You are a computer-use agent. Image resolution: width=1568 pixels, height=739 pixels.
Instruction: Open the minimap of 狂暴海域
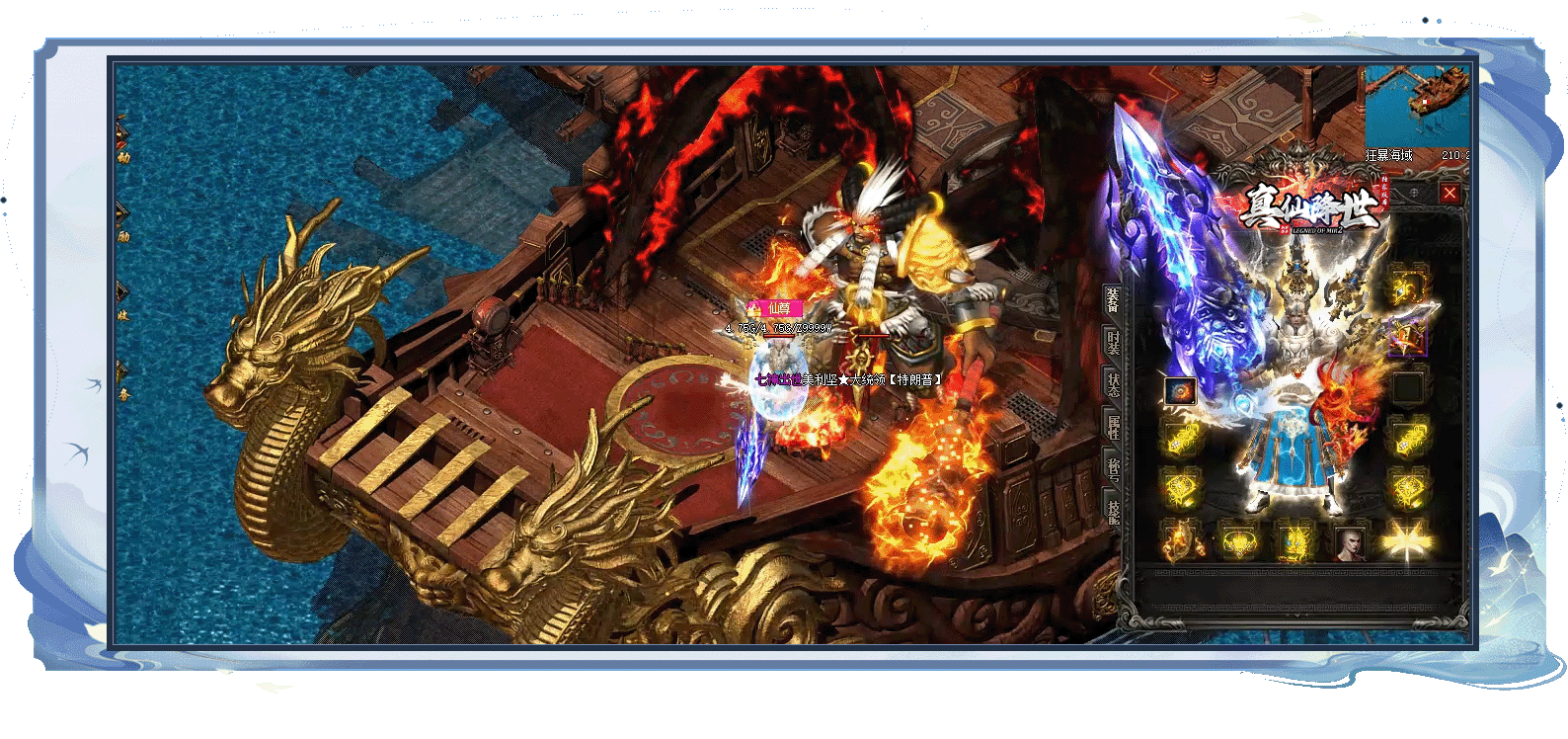(1416, 107)
